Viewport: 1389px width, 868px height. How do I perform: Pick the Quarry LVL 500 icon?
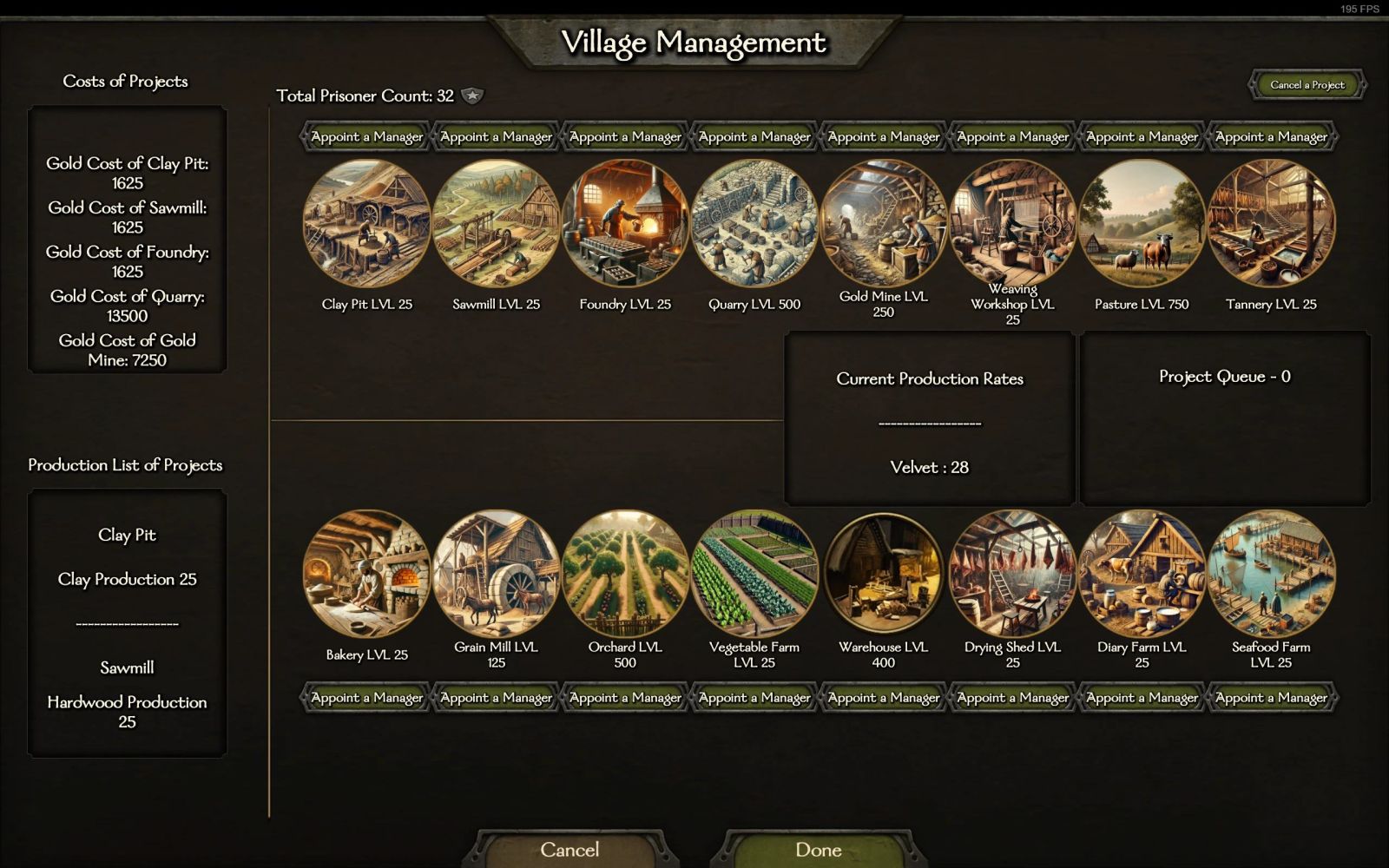[754, 223]
